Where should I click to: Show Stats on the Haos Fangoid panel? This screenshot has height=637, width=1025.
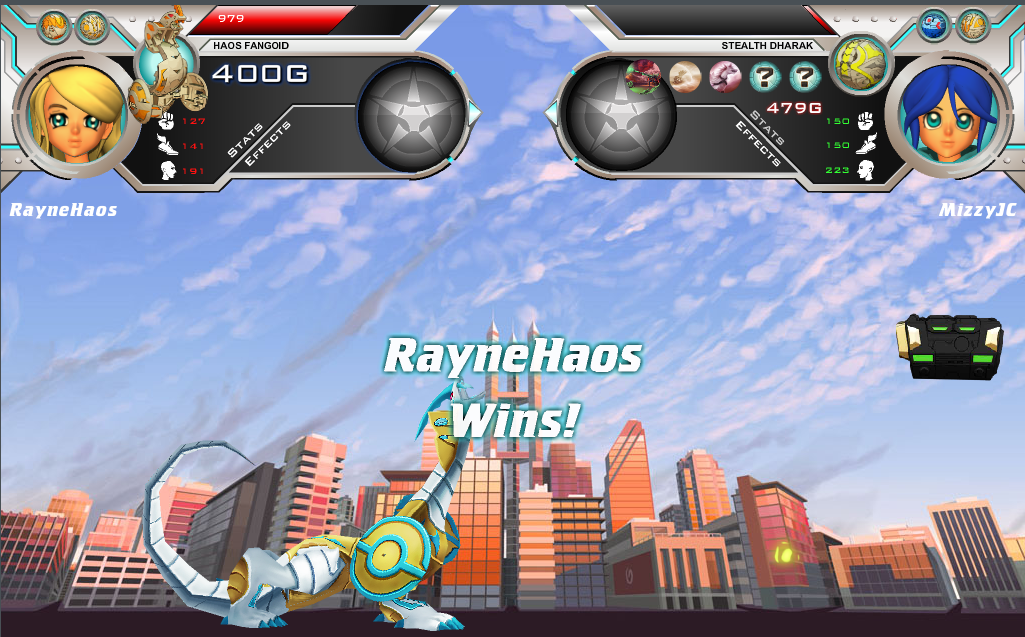pyautogui.click(x=246, y=140)
